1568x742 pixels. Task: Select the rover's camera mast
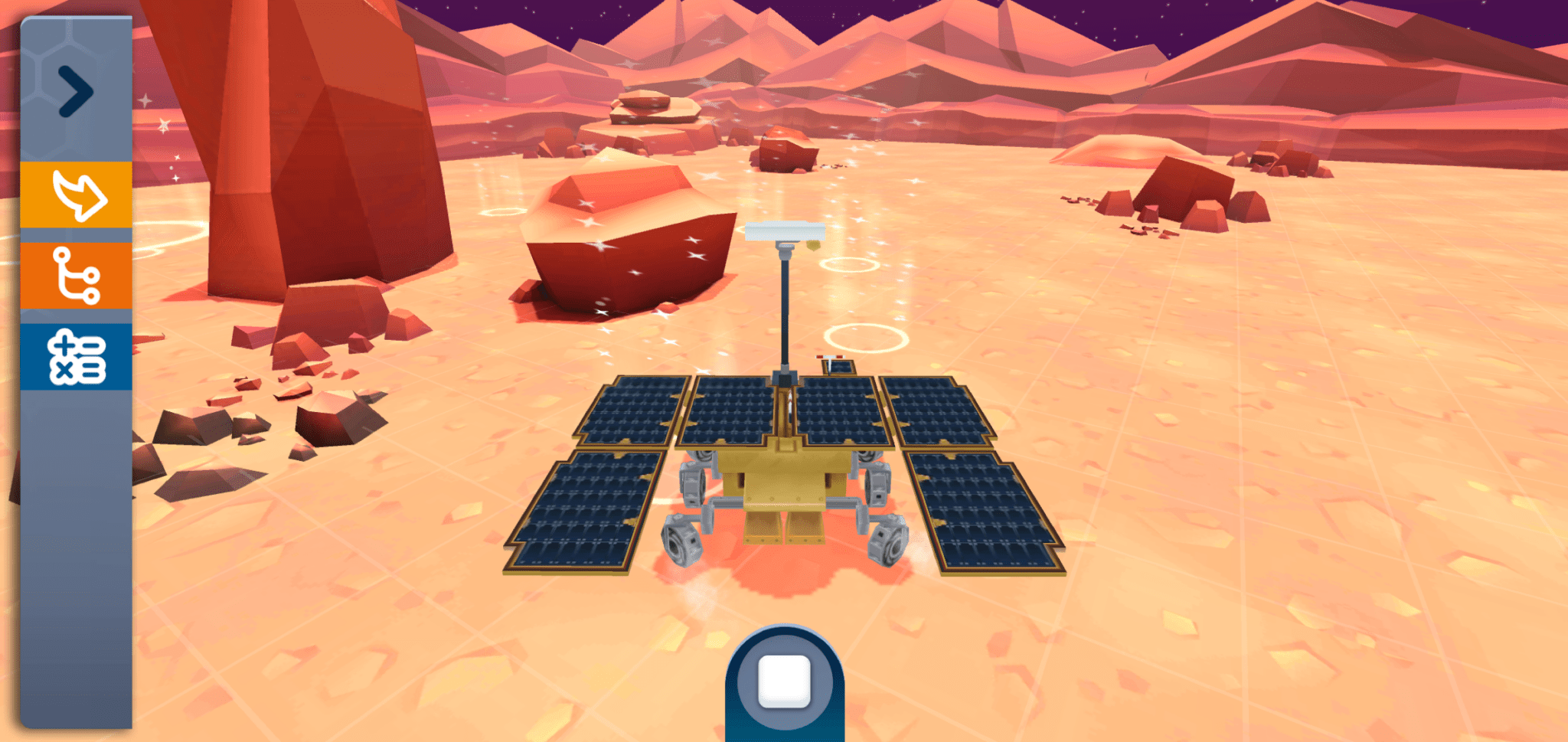[785, 306]
